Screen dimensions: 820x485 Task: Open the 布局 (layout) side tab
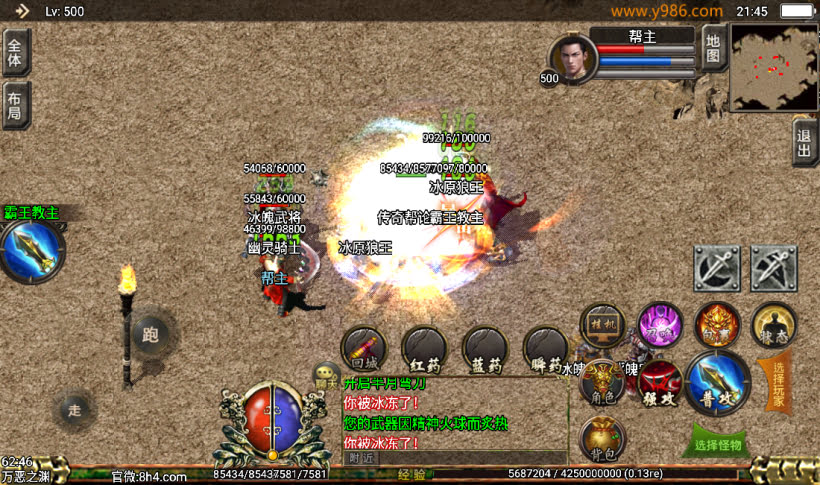(x=15, y=105)
